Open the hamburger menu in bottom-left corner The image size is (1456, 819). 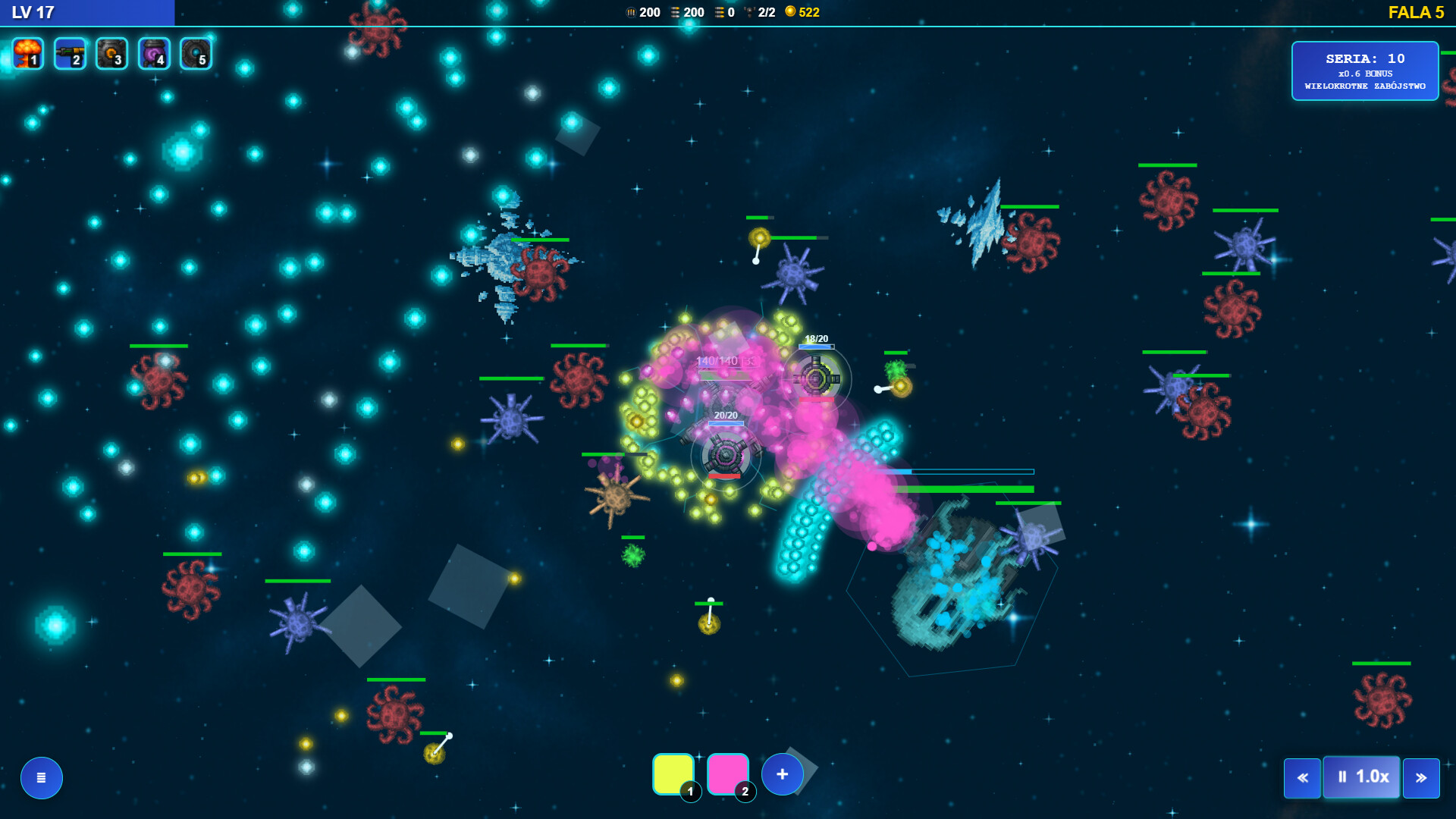click(x=42, y=777)
